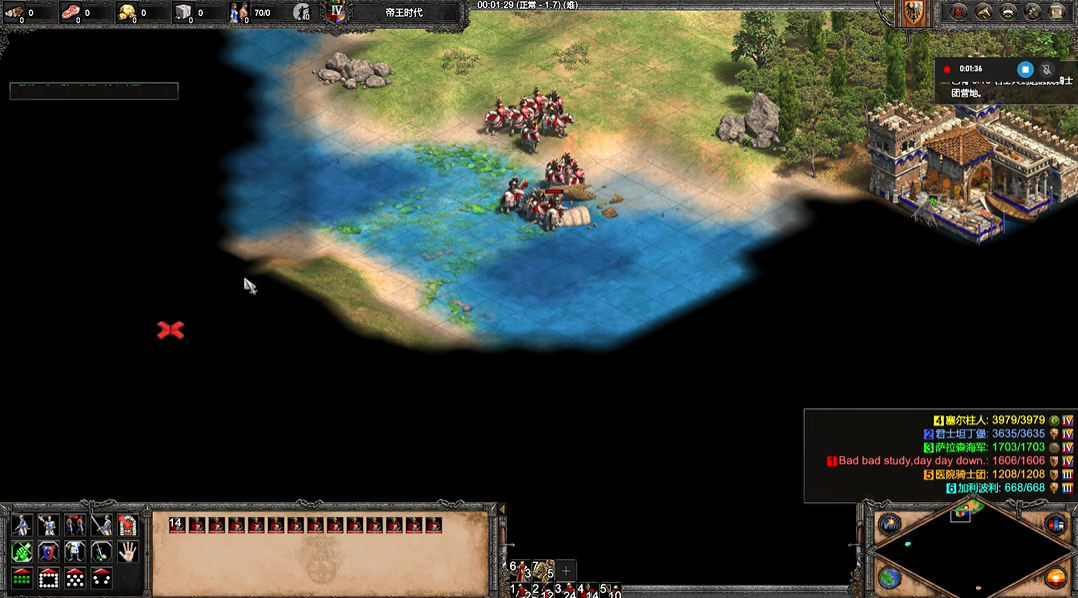Image resolution: width=1078 pixels, height=598 pixels.
Task: Stop the screen recording
Action: point(1025,69)
